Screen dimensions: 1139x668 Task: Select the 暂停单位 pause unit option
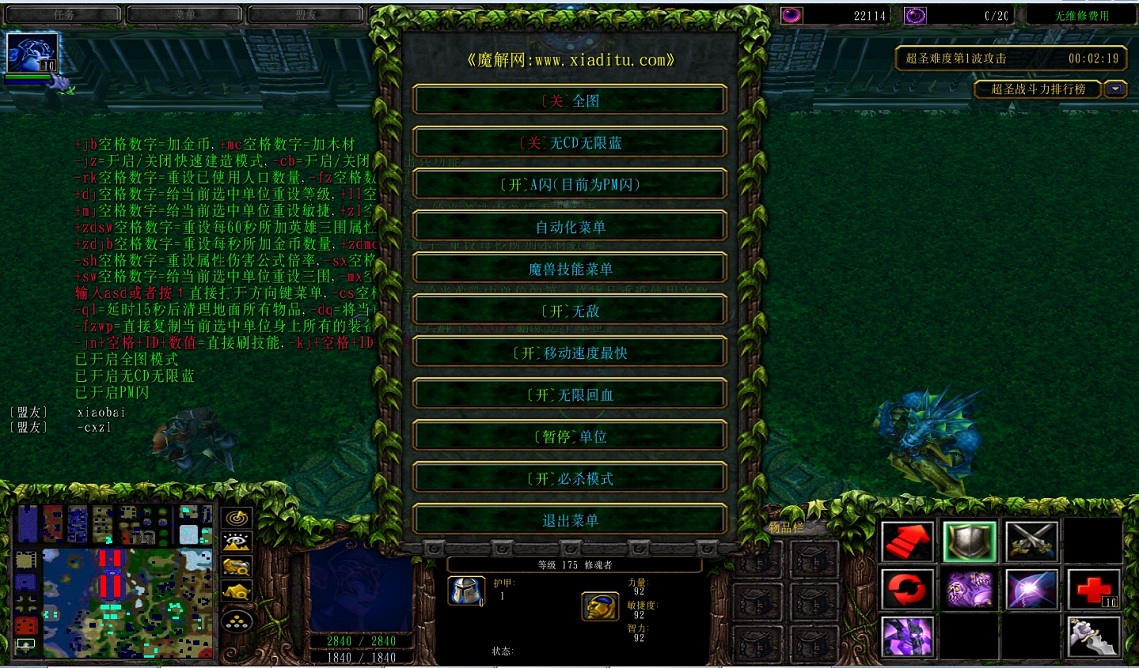point(570,437)
